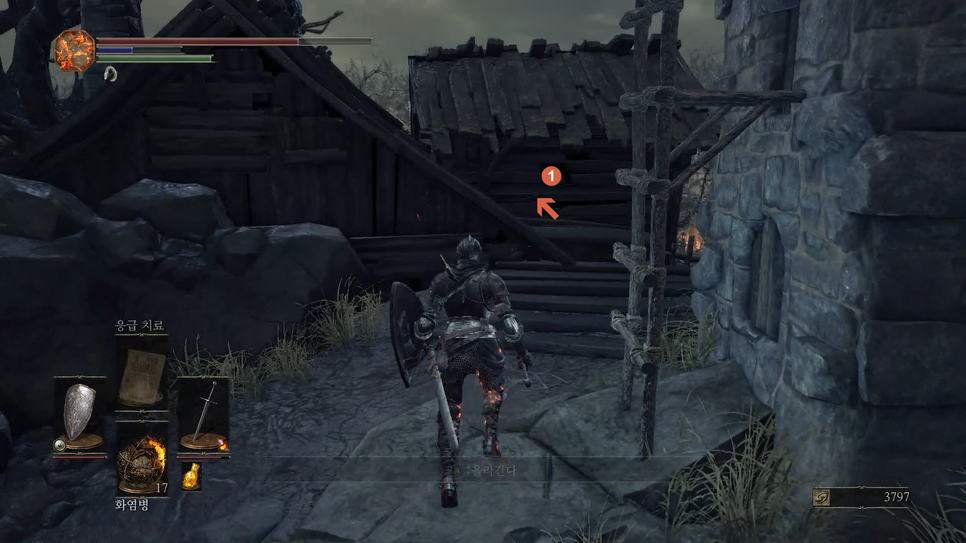Click the fiery ember emblem icon
The width and height of the screenshot is (966, 543).
(74, 49)
